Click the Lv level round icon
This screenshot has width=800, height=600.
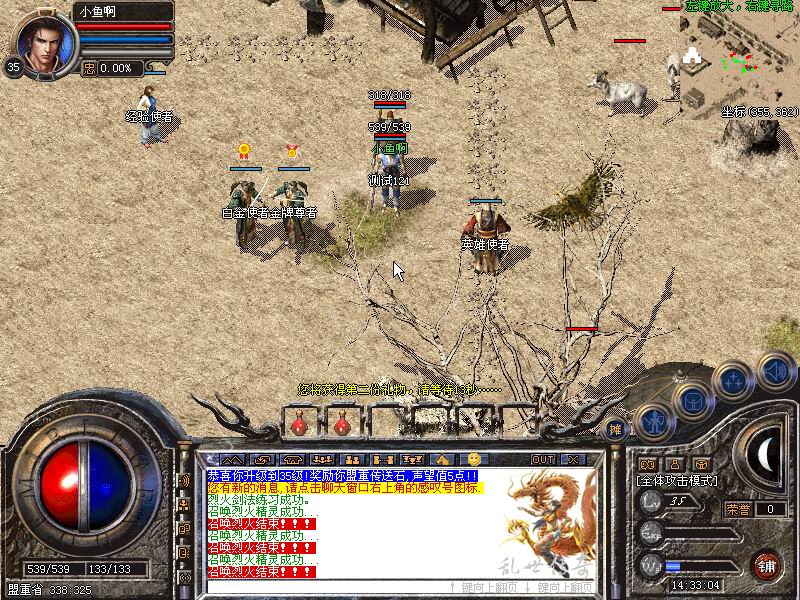pos(652,500)
